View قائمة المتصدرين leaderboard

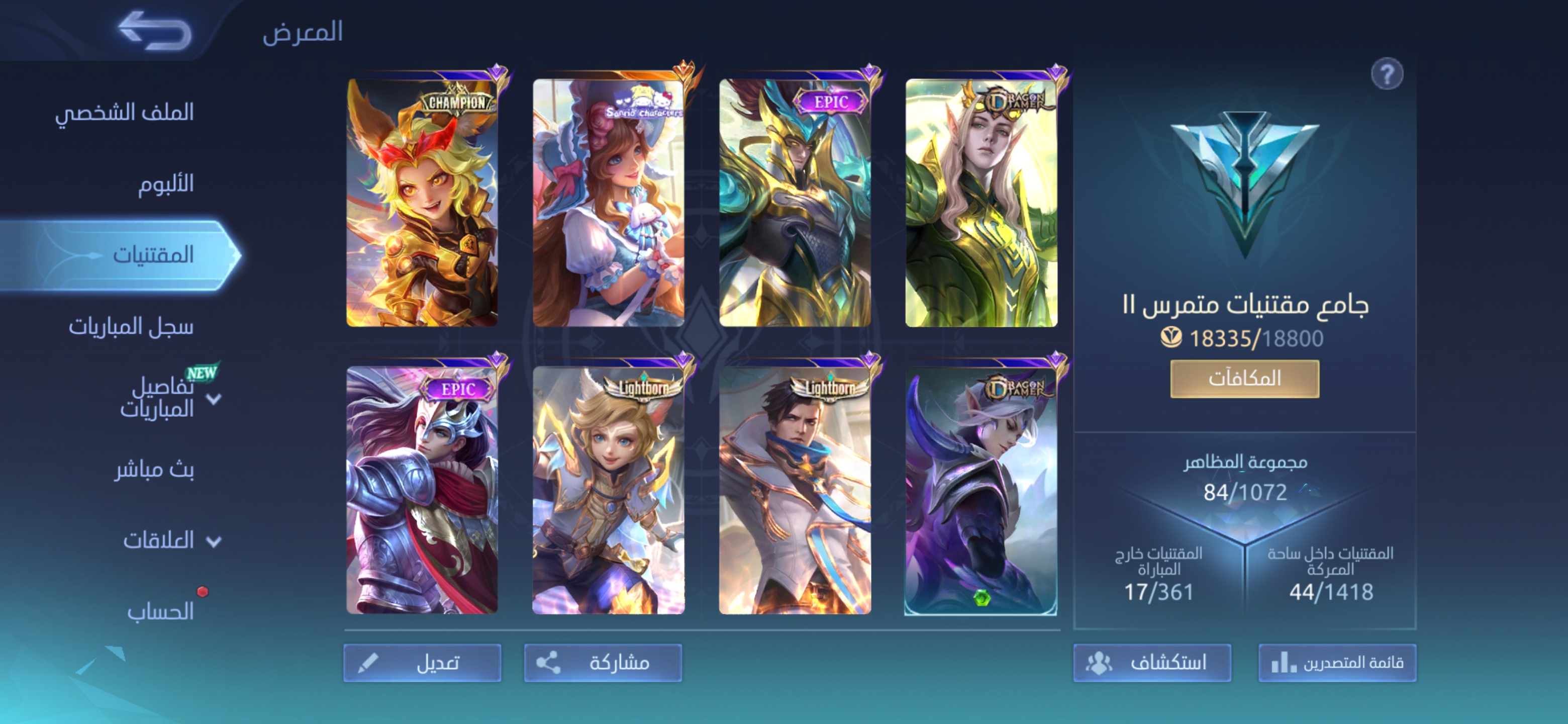(1337, 663)
